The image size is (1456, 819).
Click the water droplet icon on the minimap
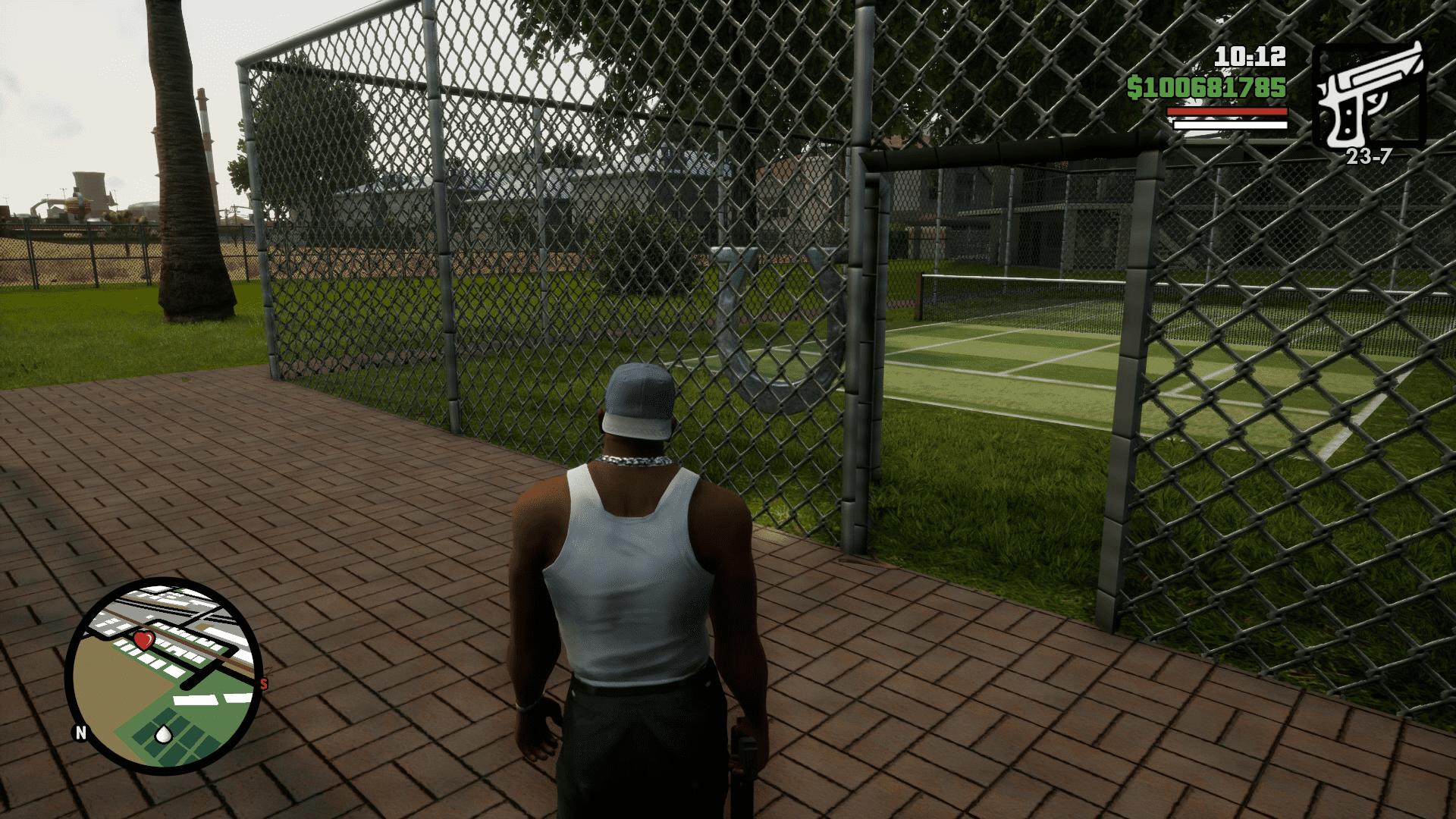164,733
